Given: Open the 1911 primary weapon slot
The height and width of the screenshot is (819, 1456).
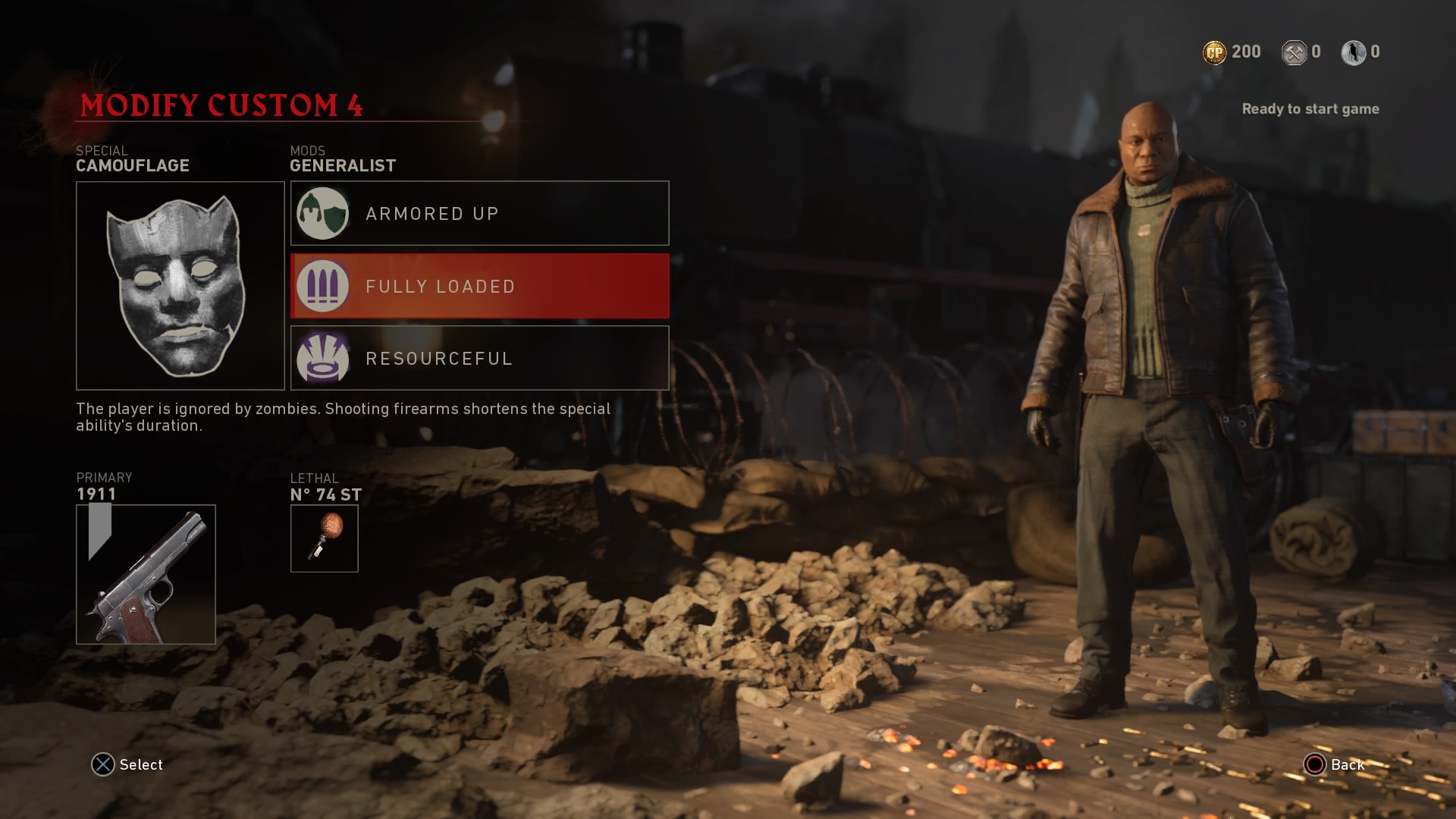Looking at the screenshot, I should [146, 573].
